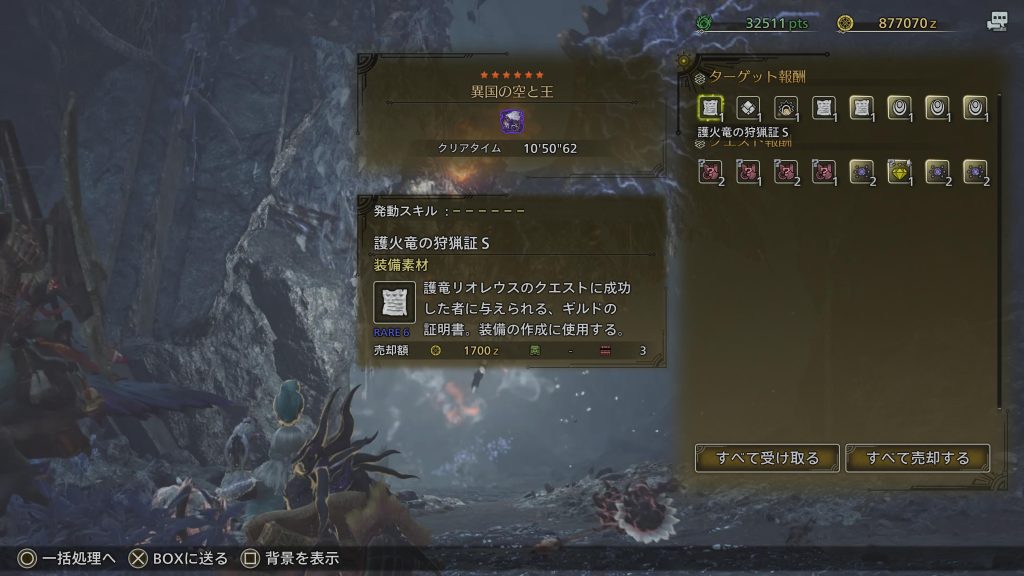The width and height of the screenshot is (1024, 576).
Task: Select the highlighted 護火竜の狩猟証S reward slot
Action: [710, 108]
